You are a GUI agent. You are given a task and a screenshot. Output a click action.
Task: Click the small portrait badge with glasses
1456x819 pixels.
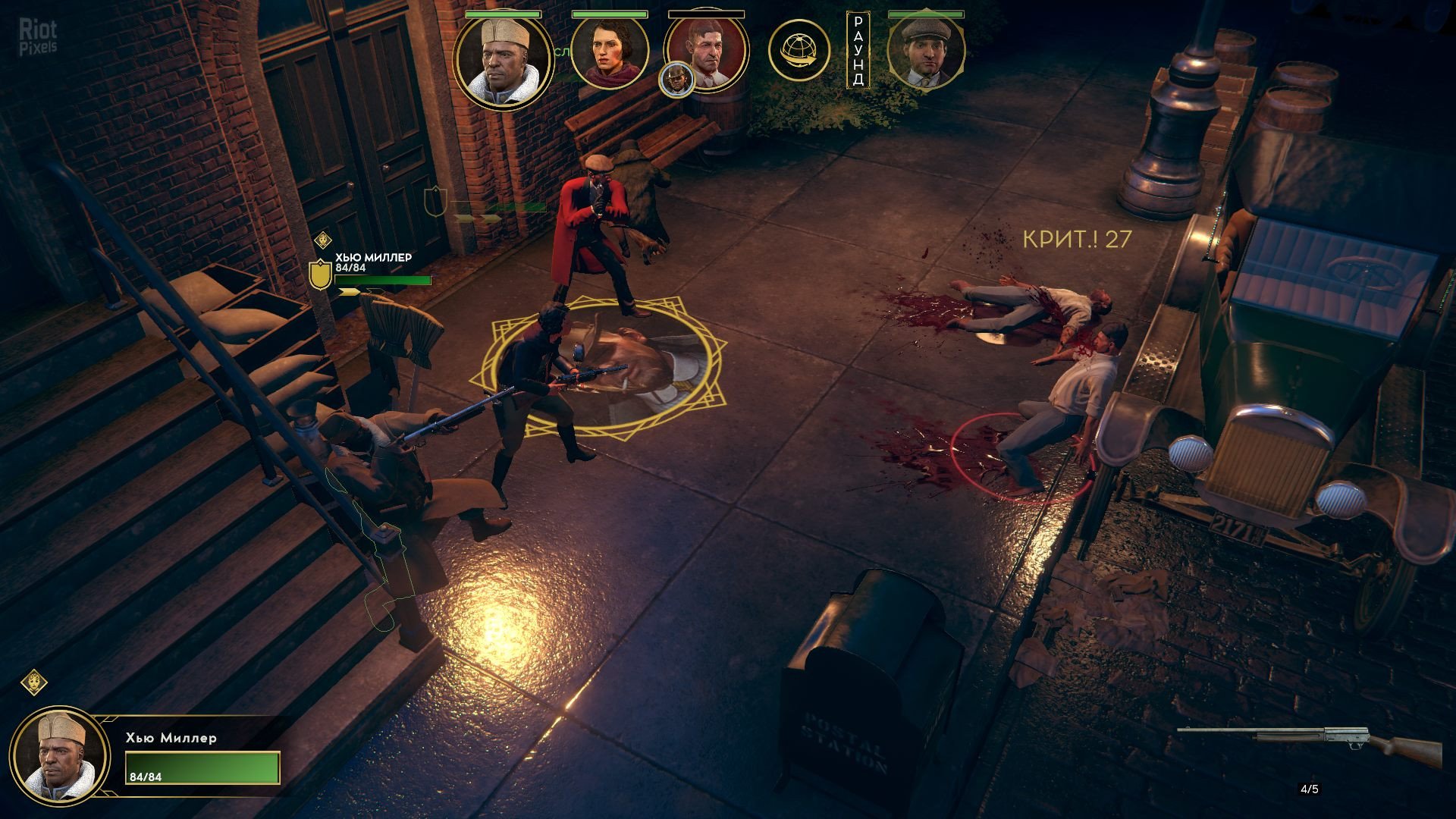click(x=676, y=80)
